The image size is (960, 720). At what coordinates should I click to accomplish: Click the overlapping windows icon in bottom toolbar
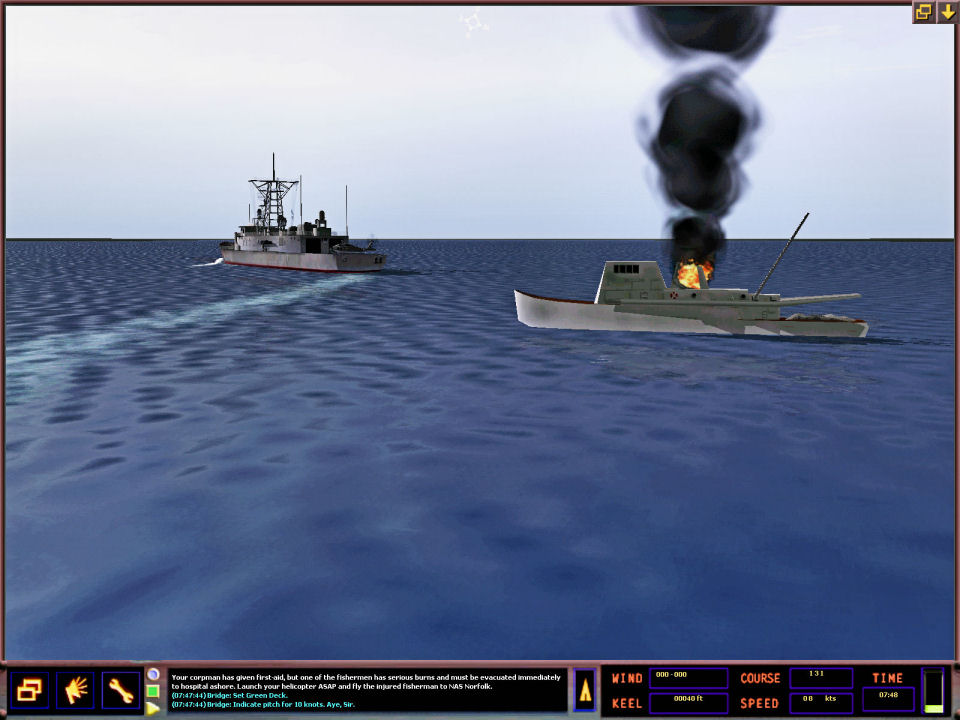31,690
